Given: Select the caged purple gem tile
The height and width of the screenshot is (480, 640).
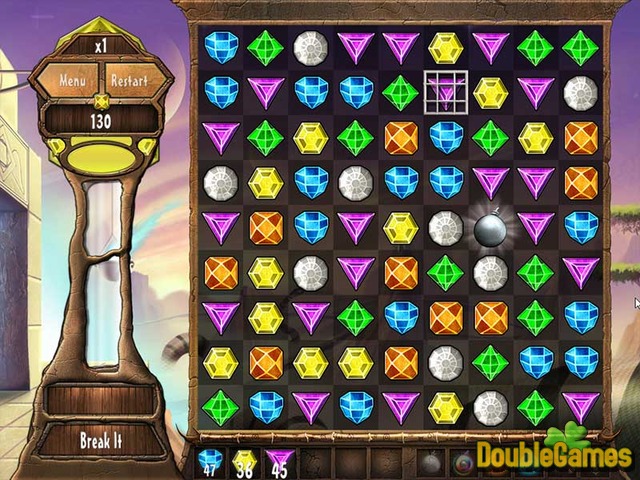Looking at the screenshot, I should (x=445, y=92).
